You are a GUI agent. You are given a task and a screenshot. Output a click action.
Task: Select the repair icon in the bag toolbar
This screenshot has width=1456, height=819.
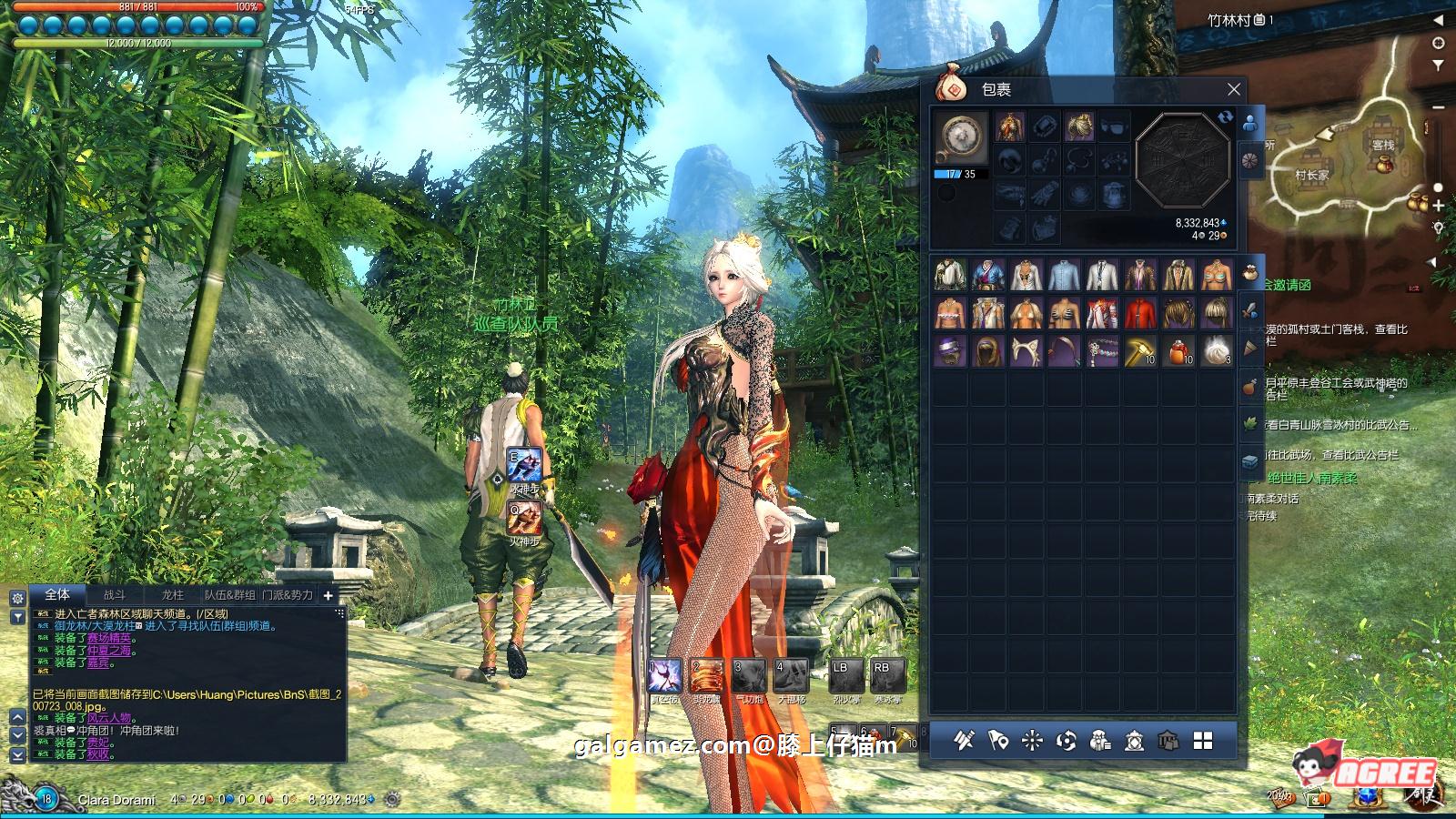965,740
